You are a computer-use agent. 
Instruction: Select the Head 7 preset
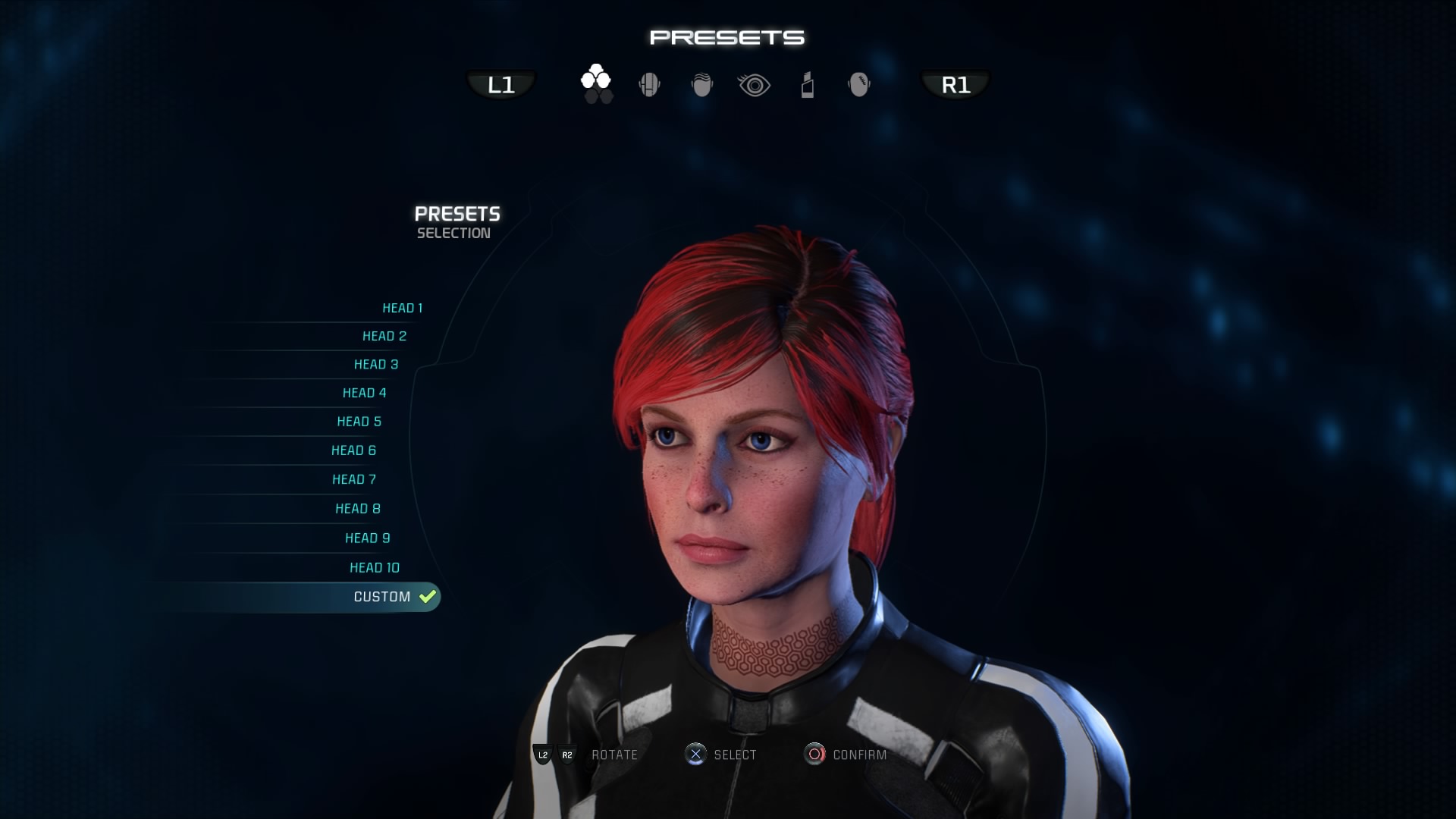pos(354,479)
